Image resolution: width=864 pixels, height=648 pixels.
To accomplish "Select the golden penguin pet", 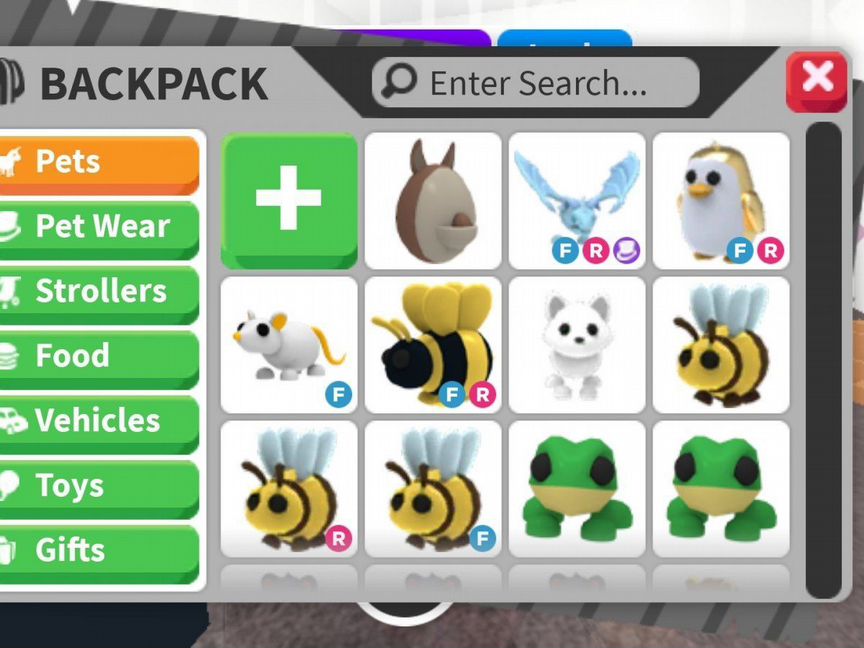I will point(720,200).
